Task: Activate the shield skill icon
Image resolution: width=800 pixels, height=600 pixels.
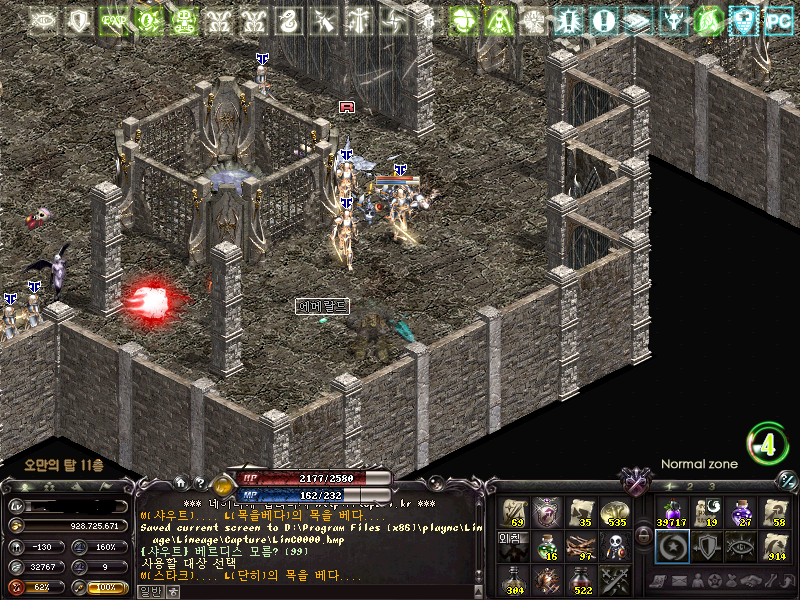Action: click(706, 546)
